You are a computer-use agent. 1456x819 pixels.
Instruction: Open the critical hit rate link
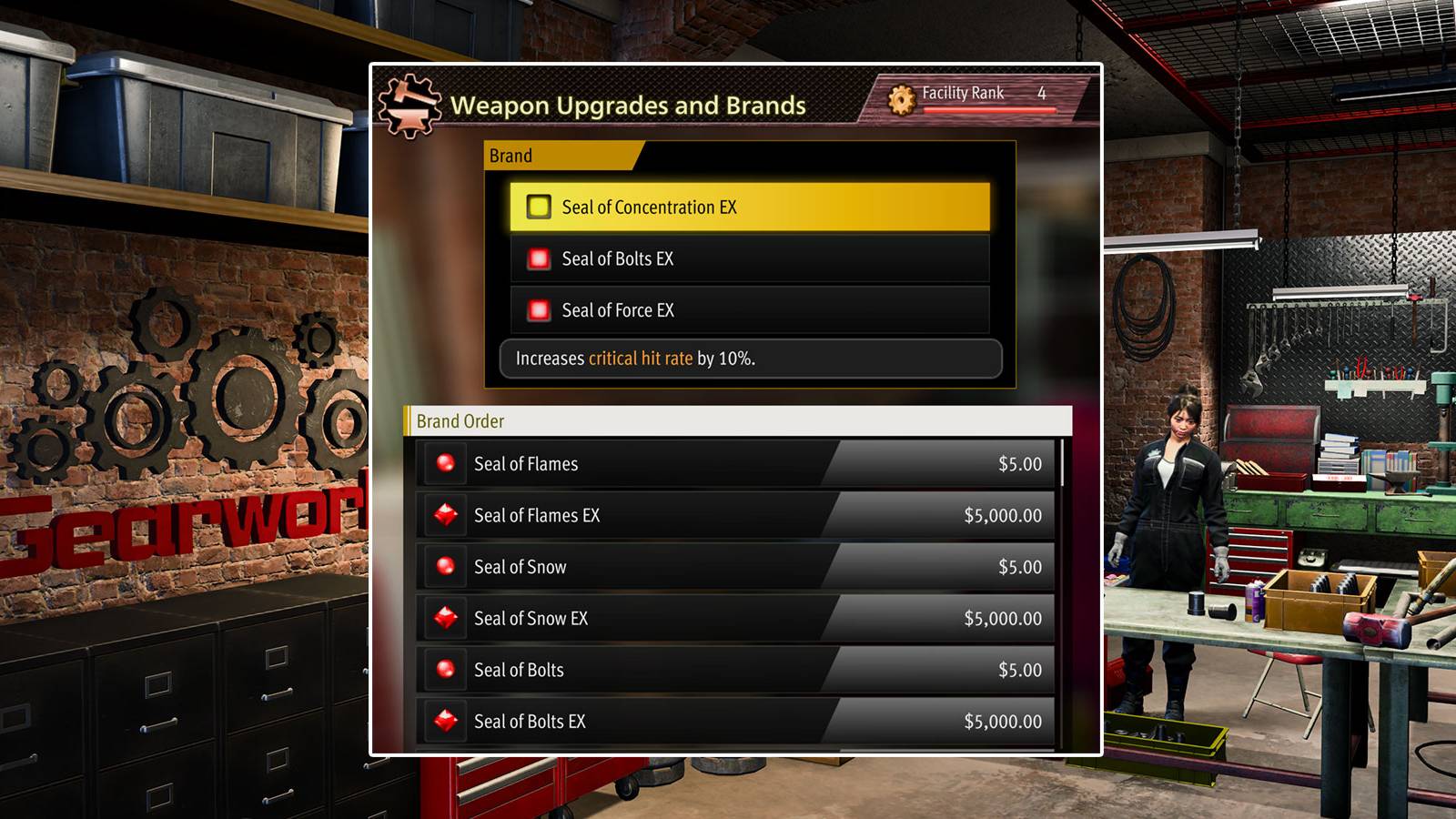click(642, 359)
